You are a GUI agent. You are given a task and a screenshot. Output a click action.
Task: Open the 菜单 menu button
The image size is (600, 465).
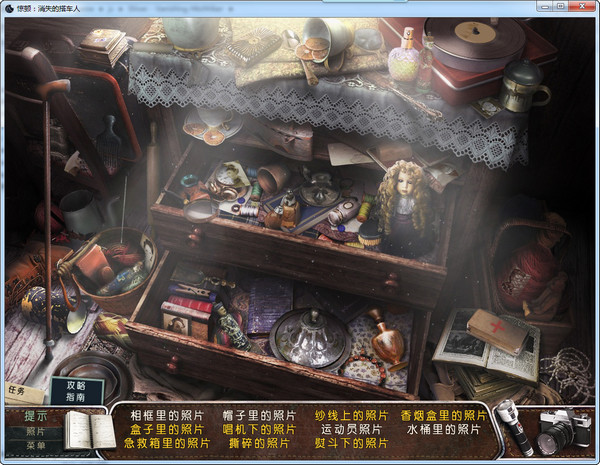(x=36, y=446)
